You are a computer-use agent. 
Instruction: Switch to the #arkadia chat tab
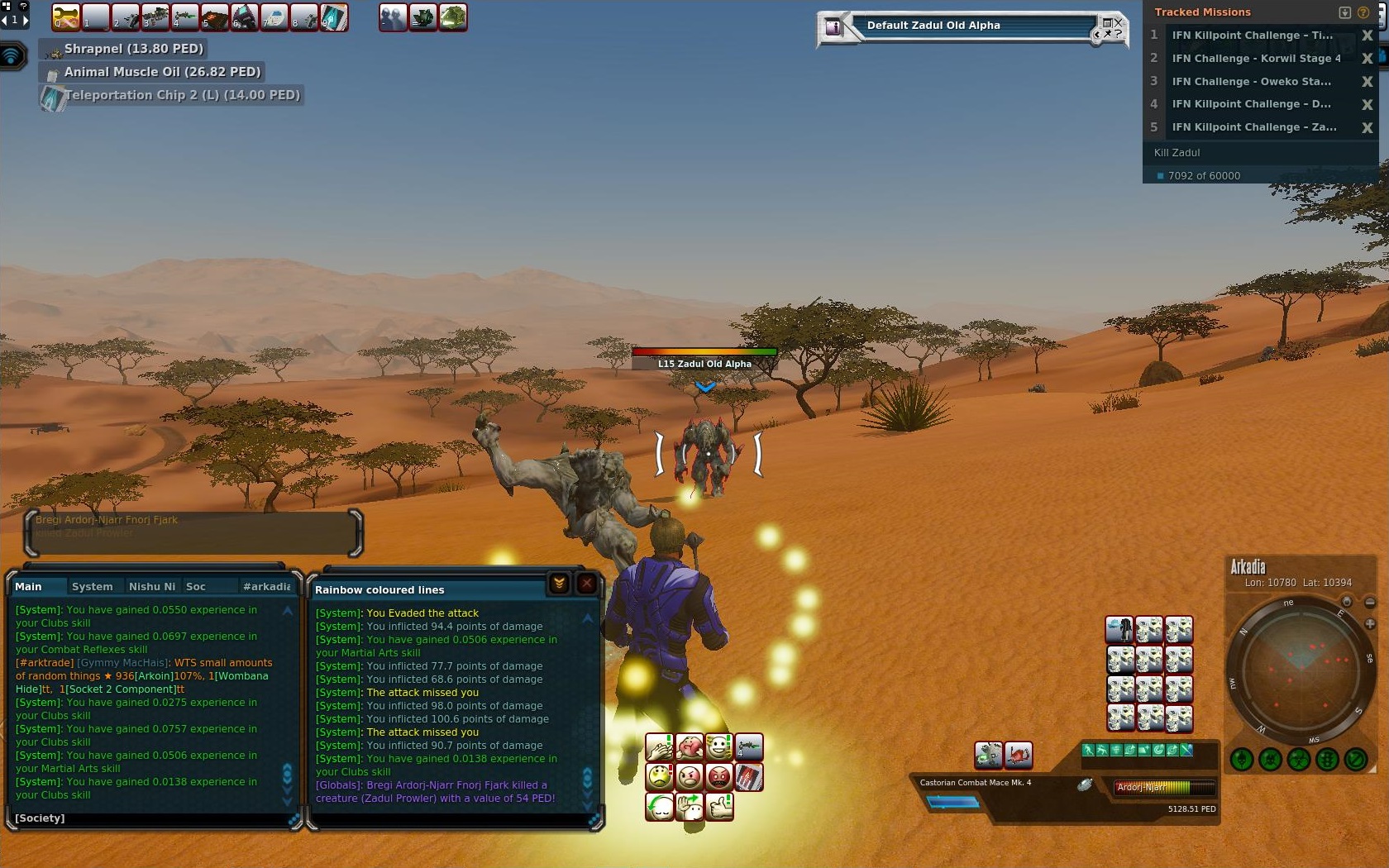(266, 586)
